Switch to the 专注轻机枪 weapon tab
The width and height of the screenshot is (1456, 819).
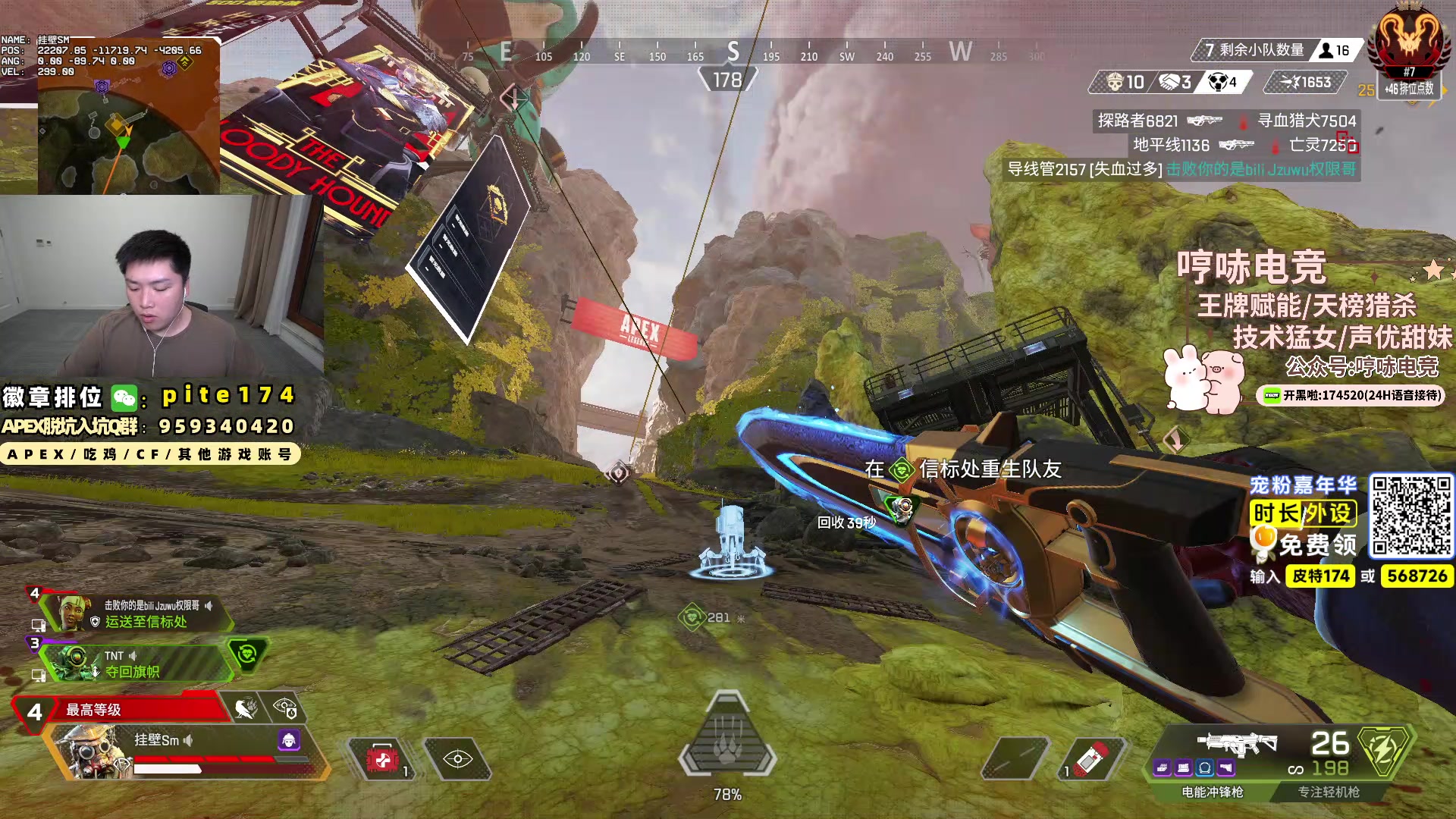(x=1328, y=792)
